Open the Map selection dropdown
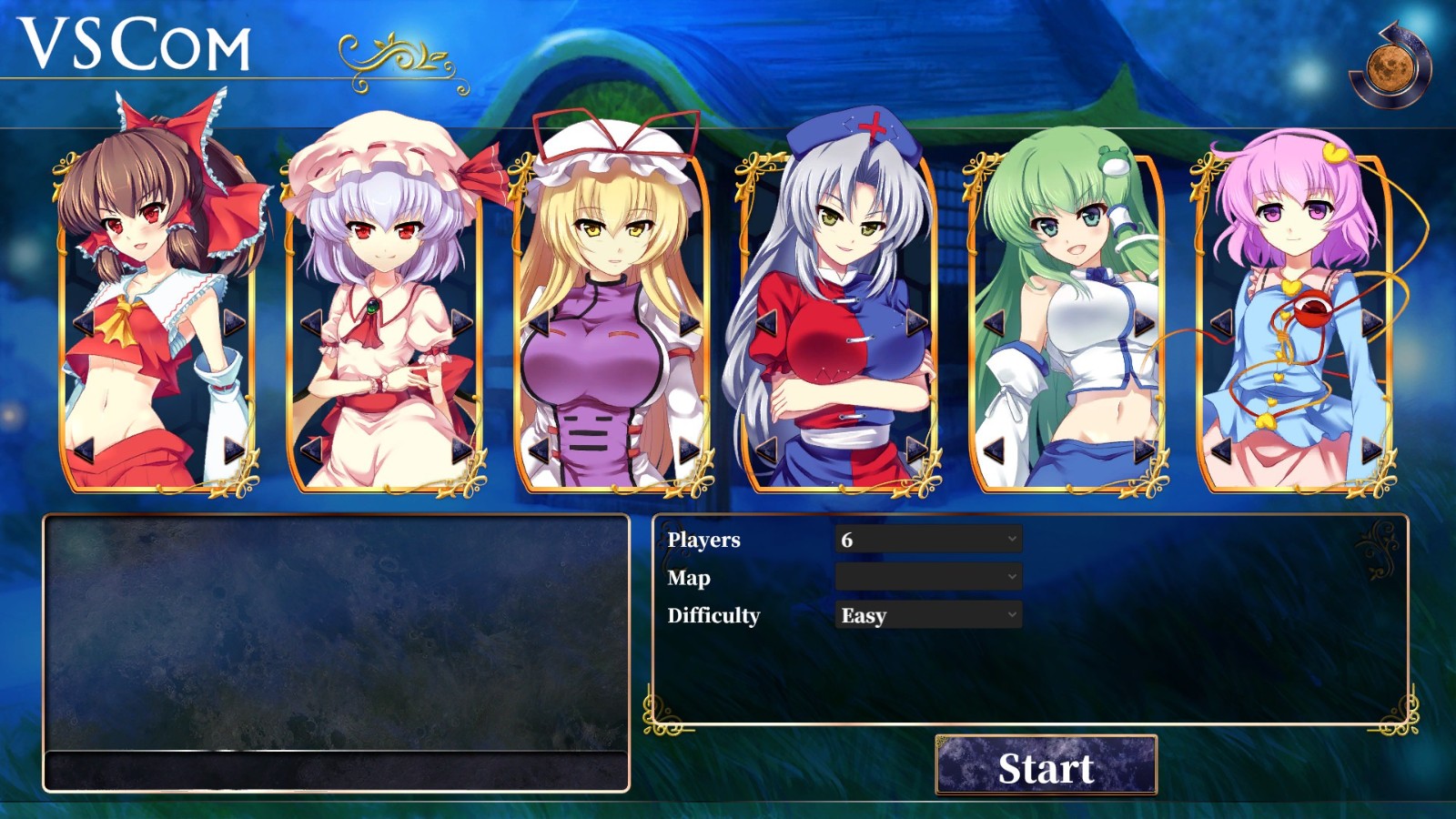Image resolution: width=1456 pixels, height=819 pixels. point(926,578)
